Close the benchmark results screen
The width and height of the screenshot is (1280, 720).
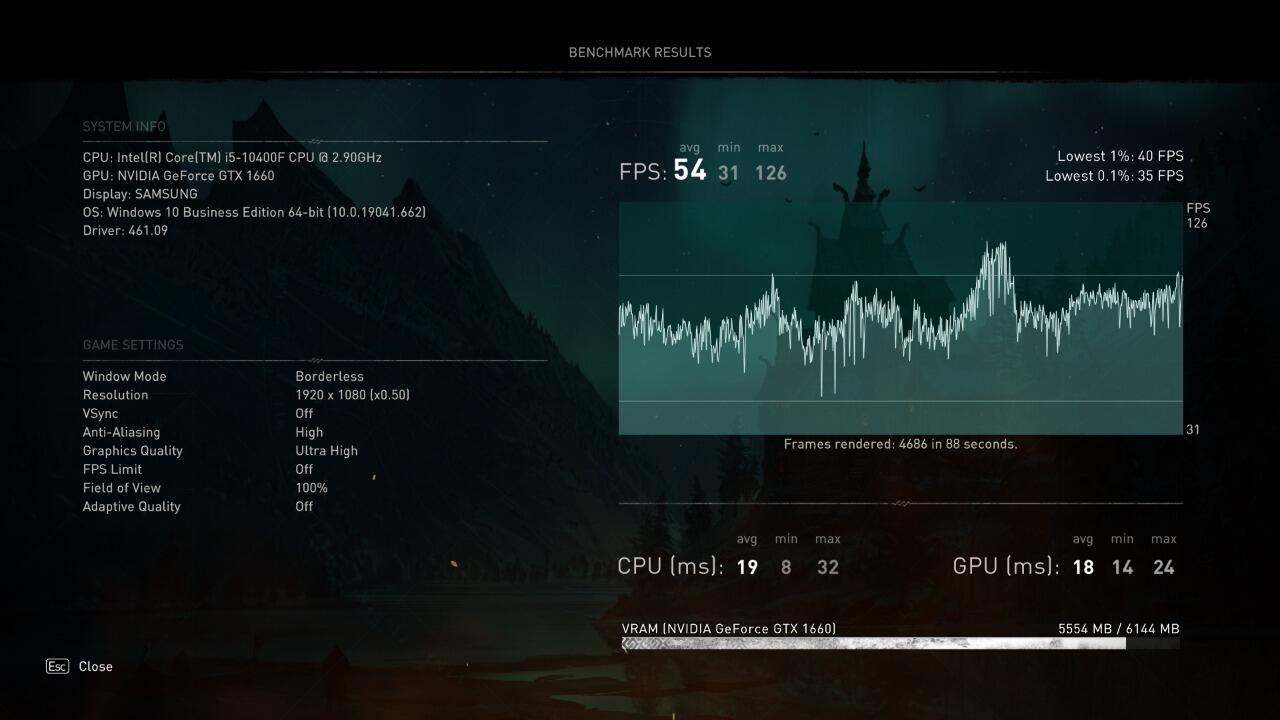94,666
